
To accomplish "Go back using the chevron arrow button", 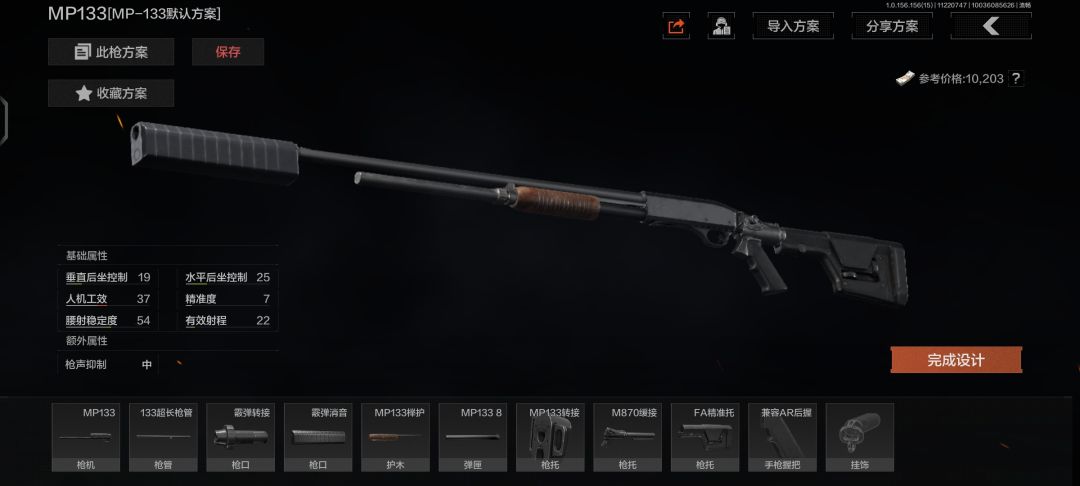I will coord(990,27).
